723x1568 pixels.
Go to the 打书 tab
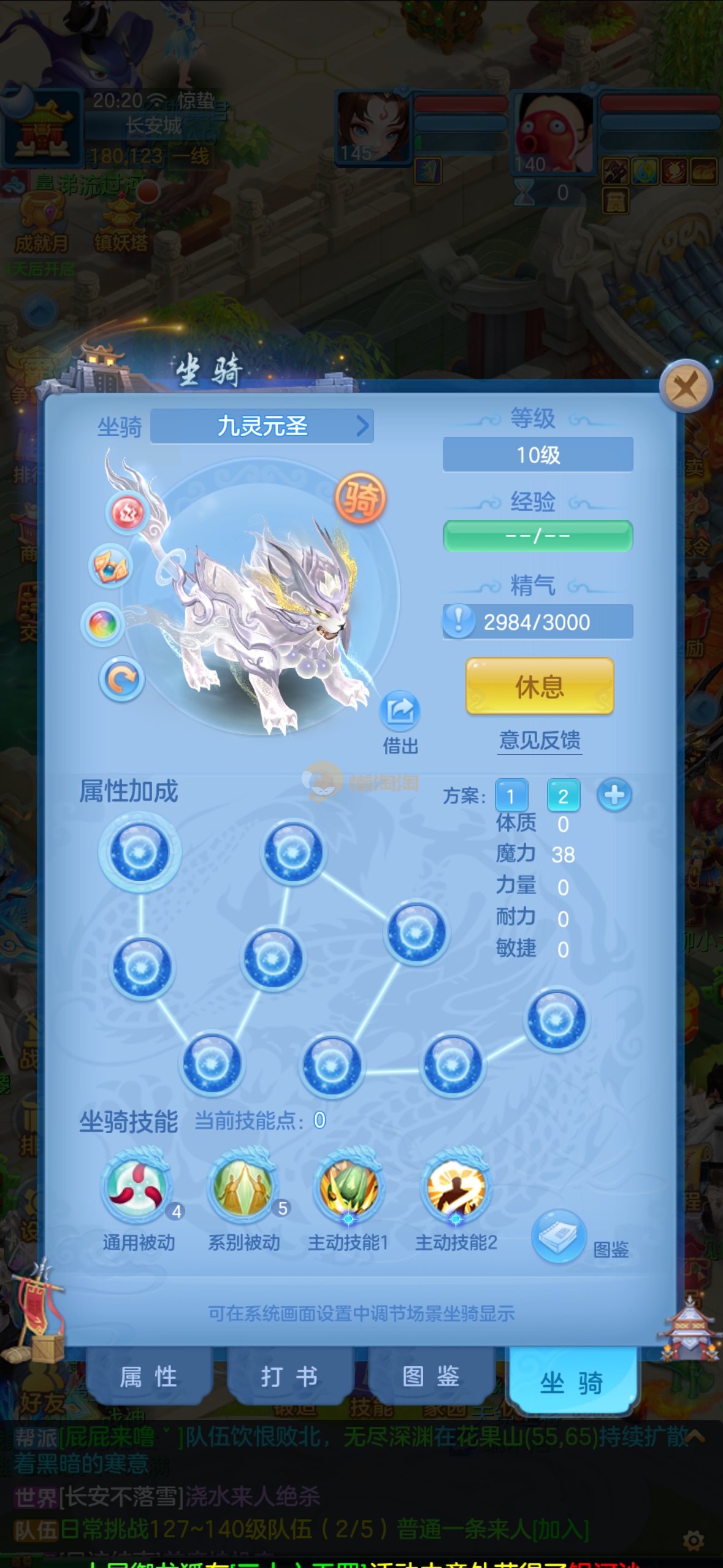[289, 1377]
